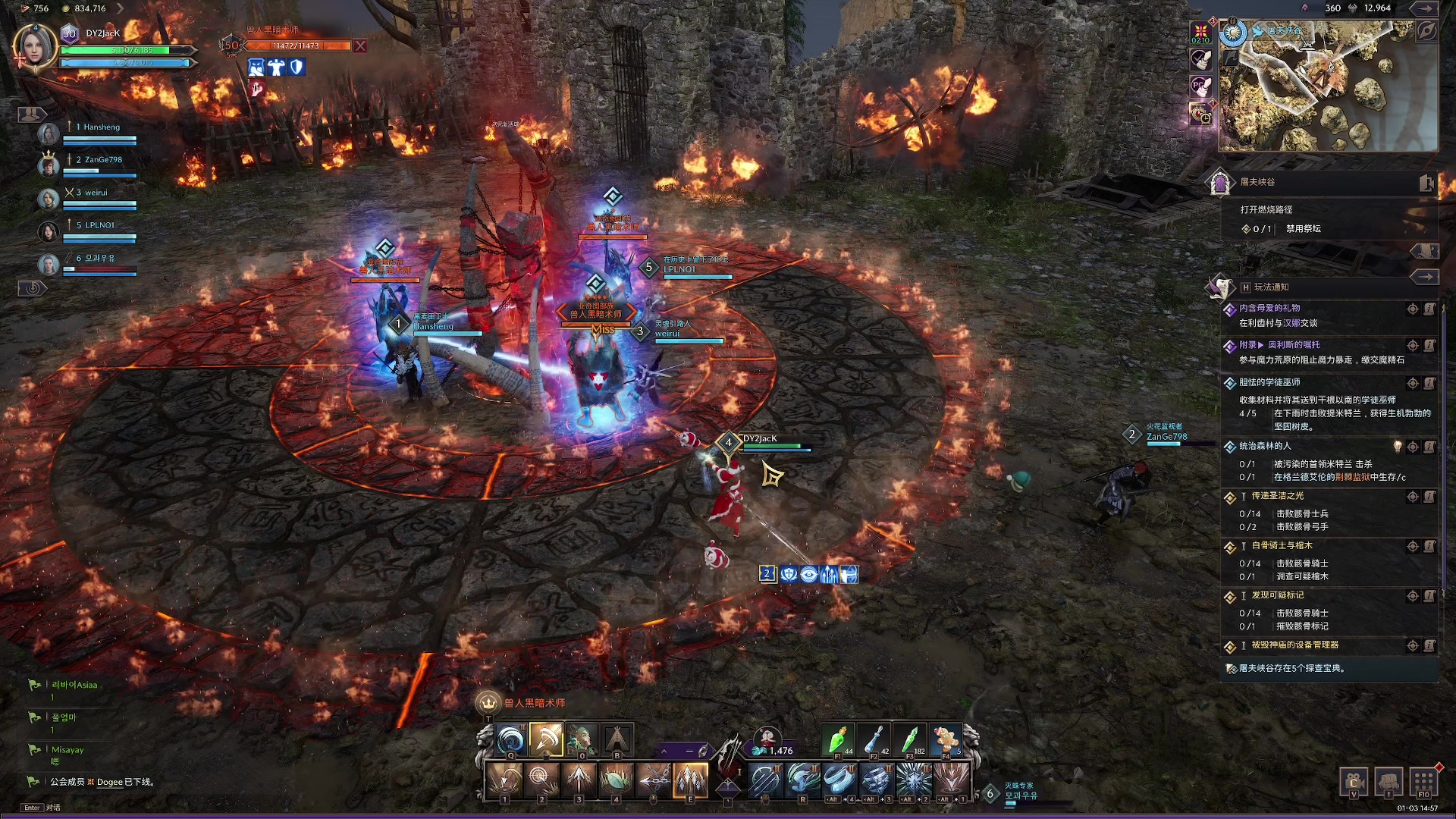Select the green potion in the F1 slot
The width and height of the screenshot is (1456, 819).
838,739
